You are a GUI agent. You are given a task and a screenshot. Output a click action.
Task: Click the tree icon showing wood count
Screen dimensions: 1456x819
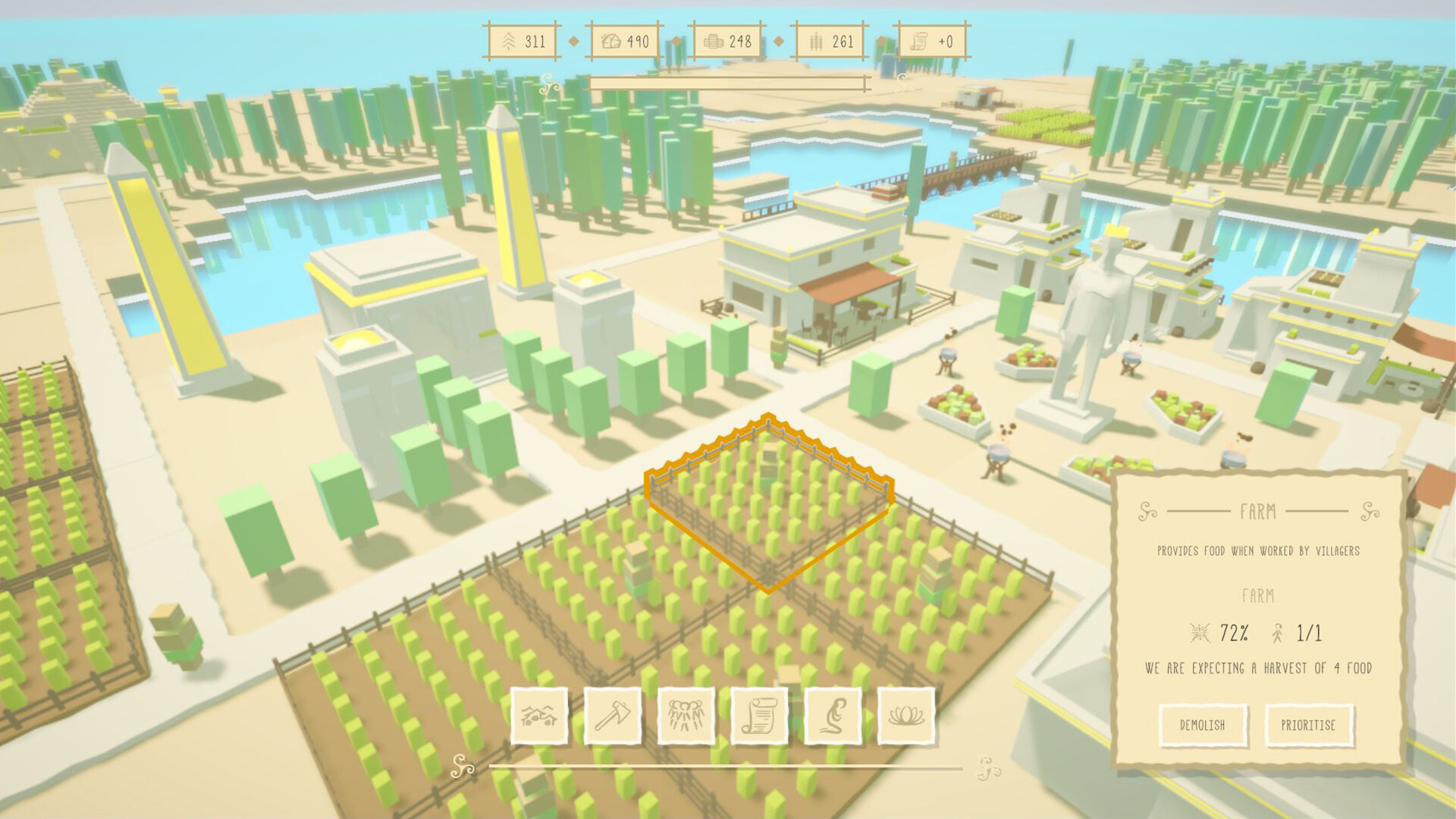coord(510,42)
